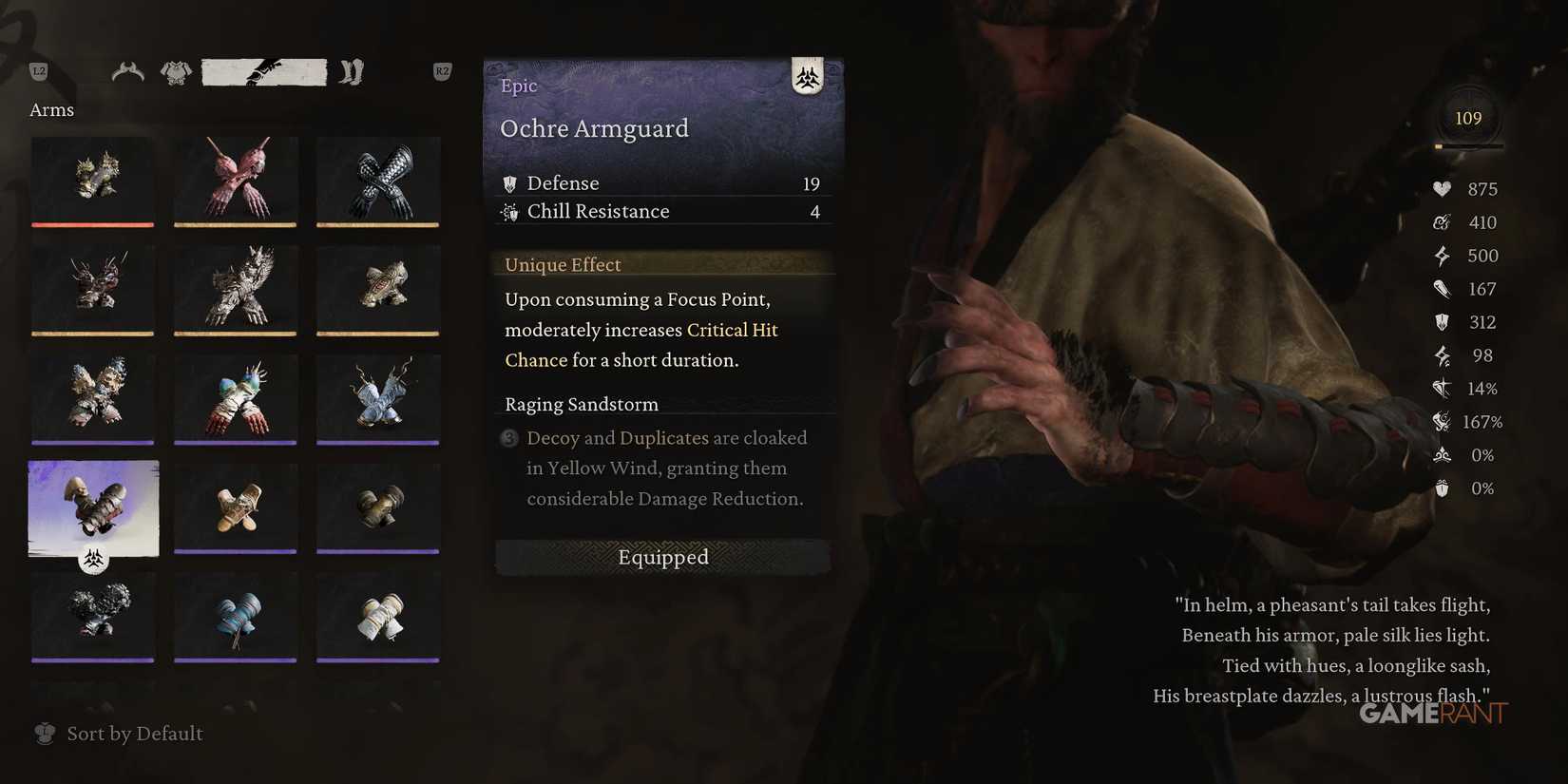
Task: Expand the Unique Effect section
Action: [x=563, y=264]
